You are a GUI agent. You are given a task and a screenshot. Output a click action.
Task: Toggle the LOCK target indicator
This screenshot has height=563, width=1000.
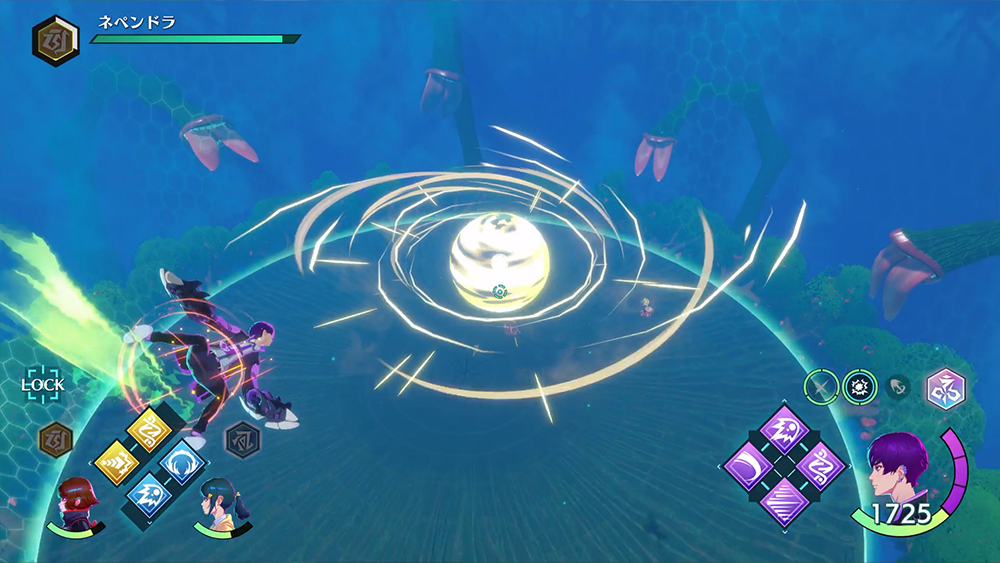pos(42,384)
